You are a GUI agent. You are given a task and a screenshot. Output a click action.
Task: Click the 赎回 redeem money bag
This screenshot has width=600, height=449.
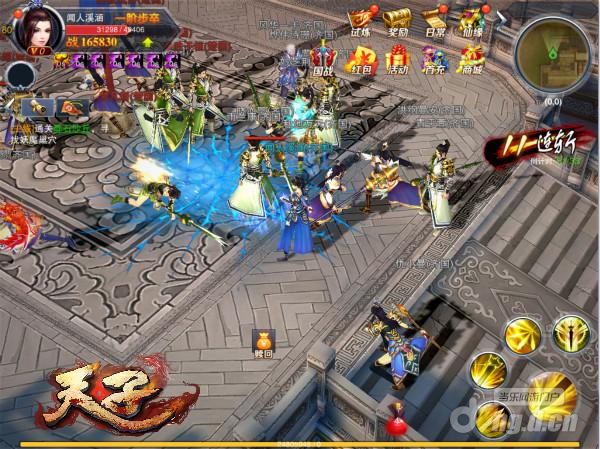[x=264, y=344]
